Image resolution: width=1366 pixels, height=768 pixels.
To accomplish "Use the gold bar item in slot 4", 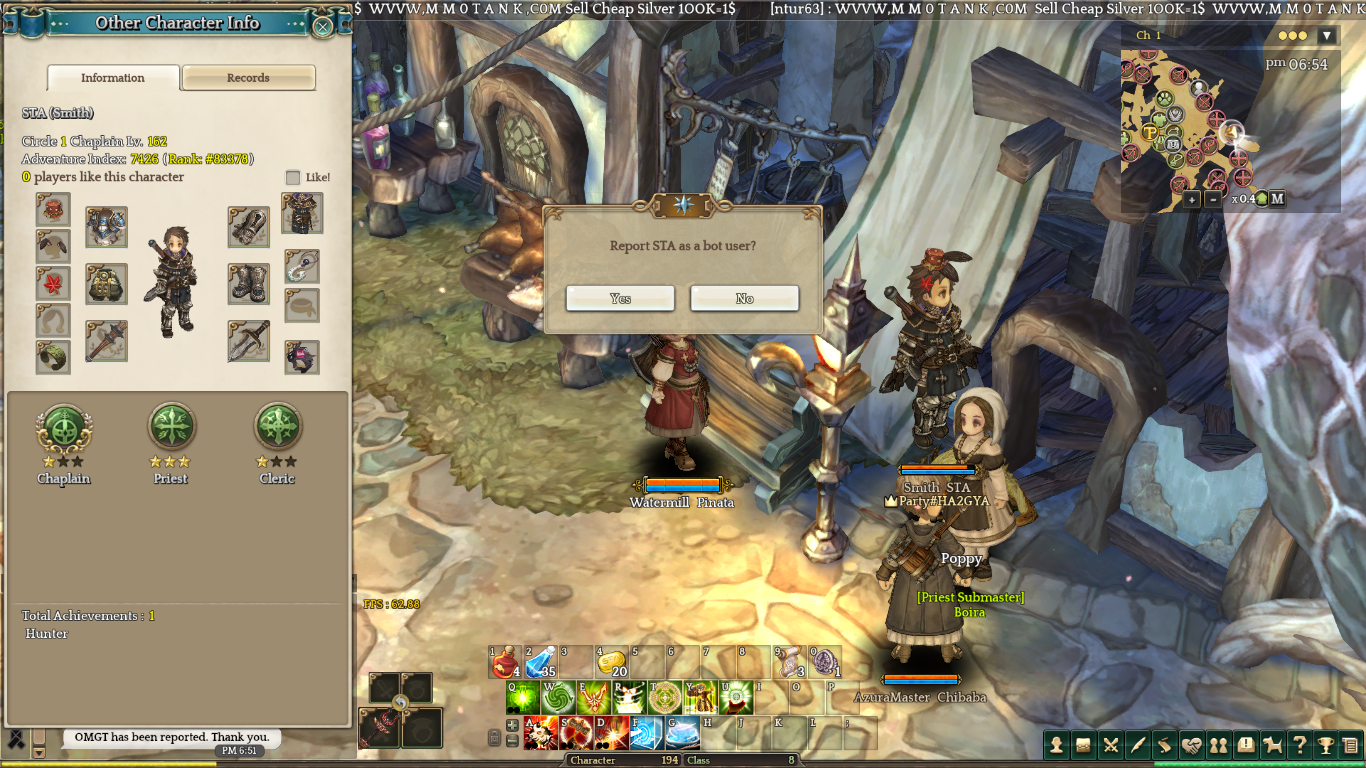I will (x=611, y=662).
